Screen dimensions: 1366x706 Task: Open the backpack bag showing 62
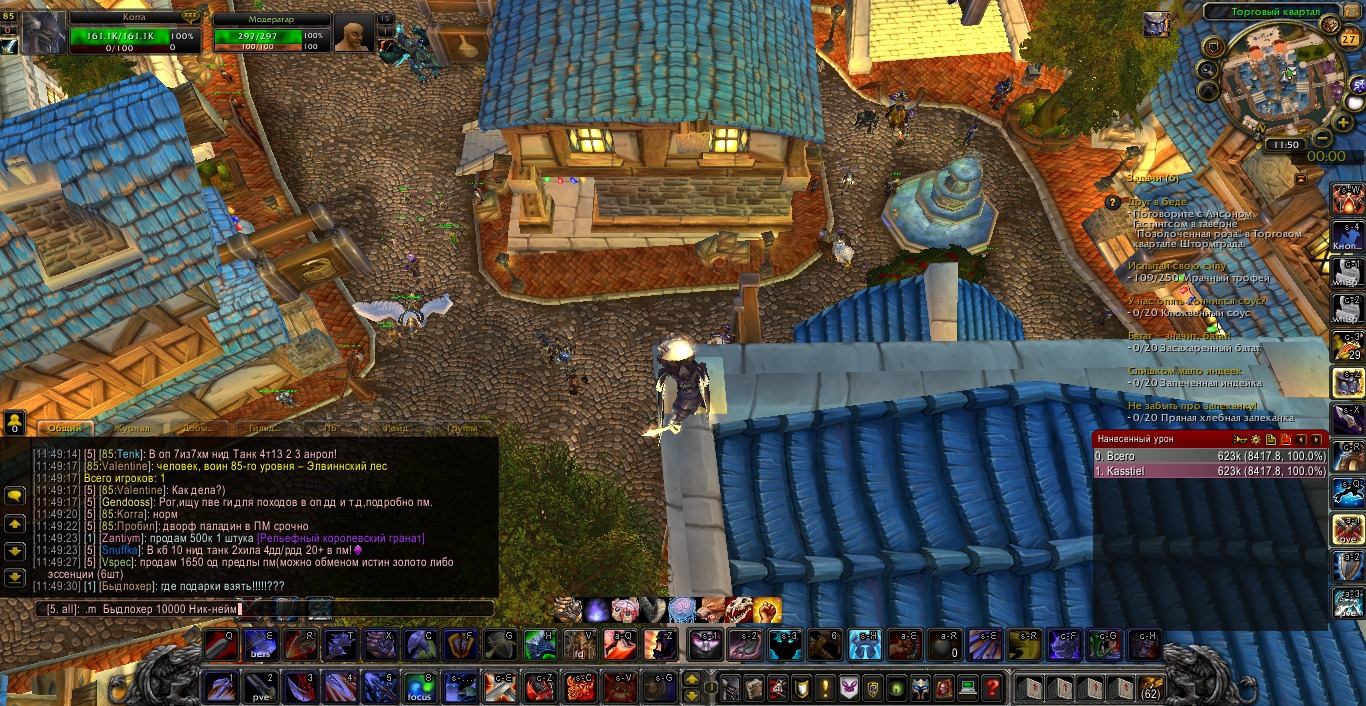coord(1151,688)
